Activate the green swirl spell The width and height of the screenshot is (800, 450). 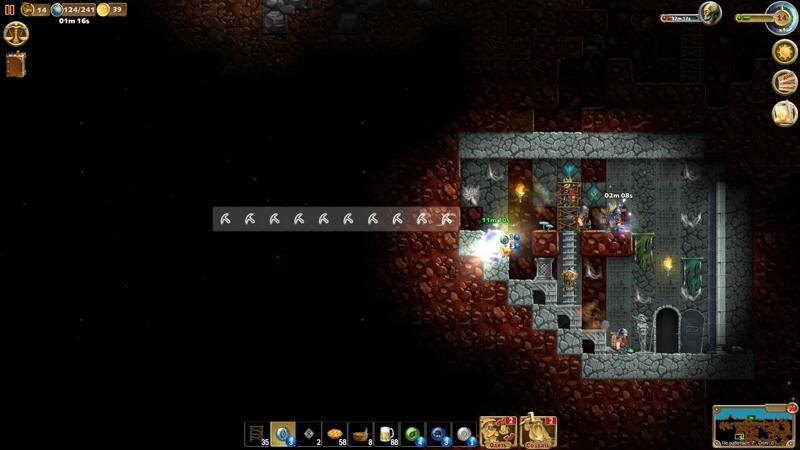point(413,434)
